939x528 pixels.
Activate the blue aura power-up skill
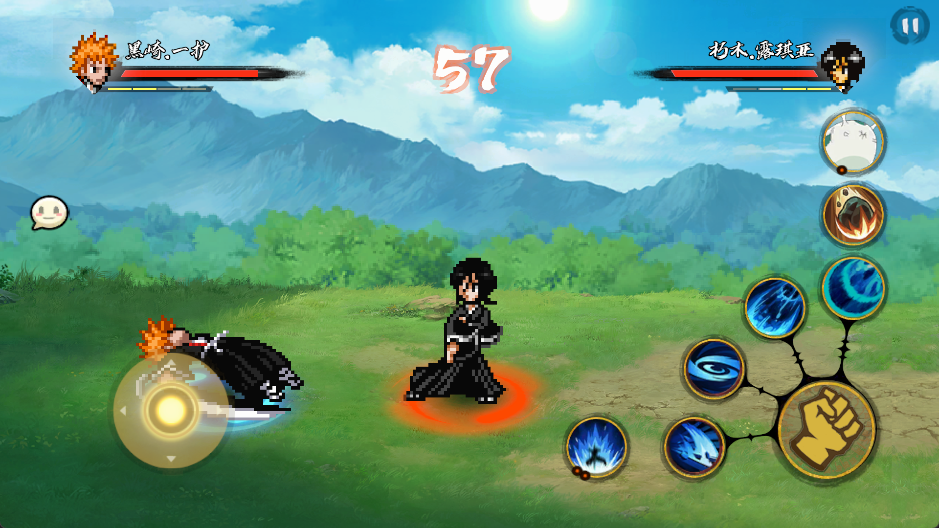point(597,446)
